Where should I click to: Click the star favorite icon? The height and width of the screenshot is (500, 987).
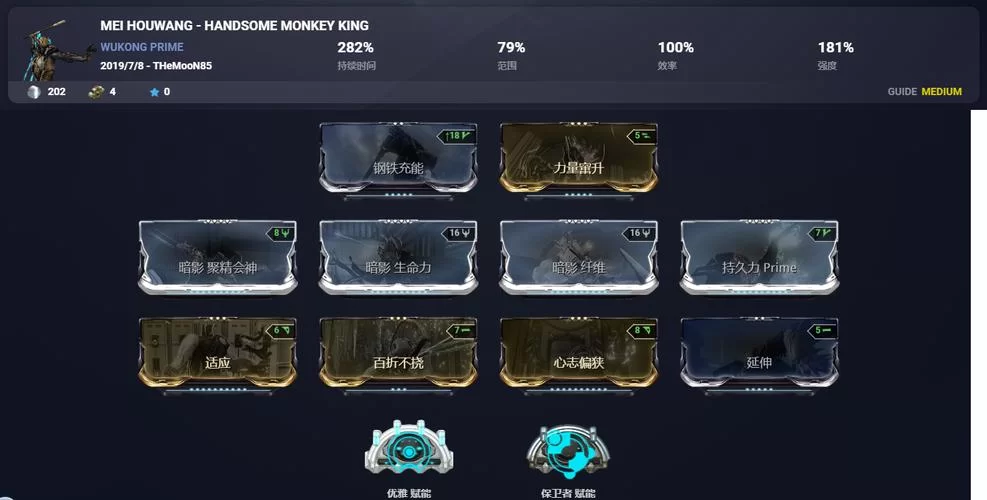154,92
